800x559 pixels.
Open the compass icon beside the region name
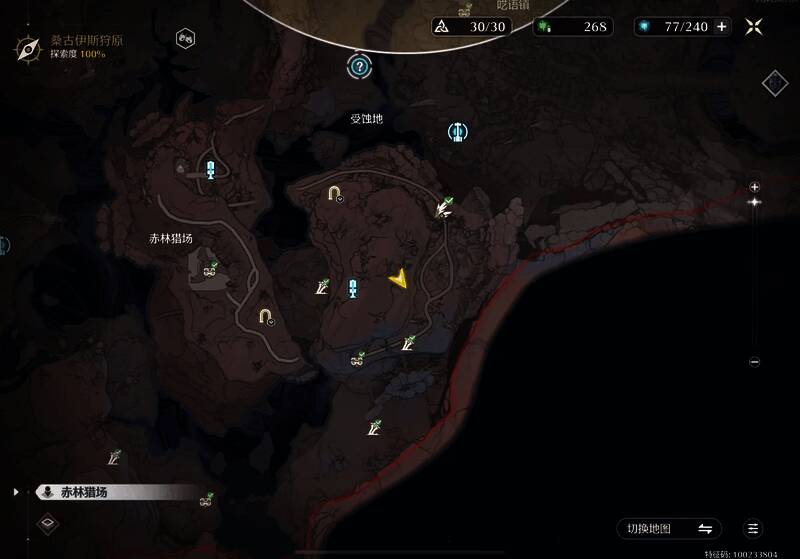(27, 45)
